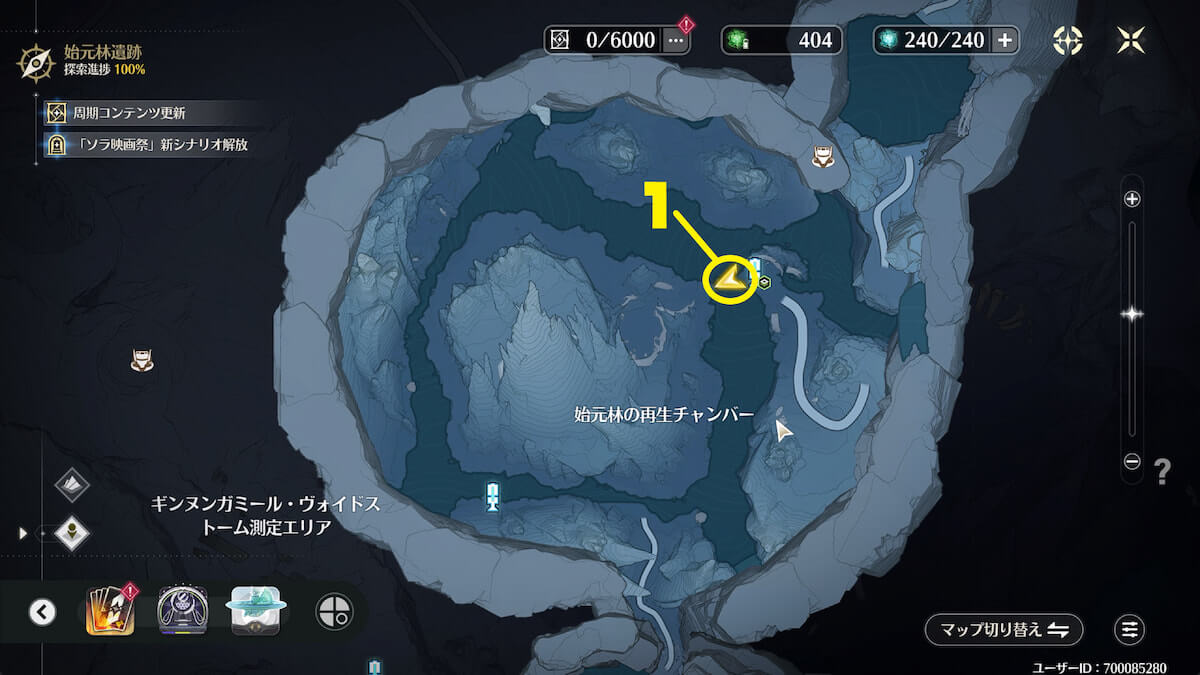Open the teal ship device icon
Screen dimensions: 1200x675
point(257,611)
